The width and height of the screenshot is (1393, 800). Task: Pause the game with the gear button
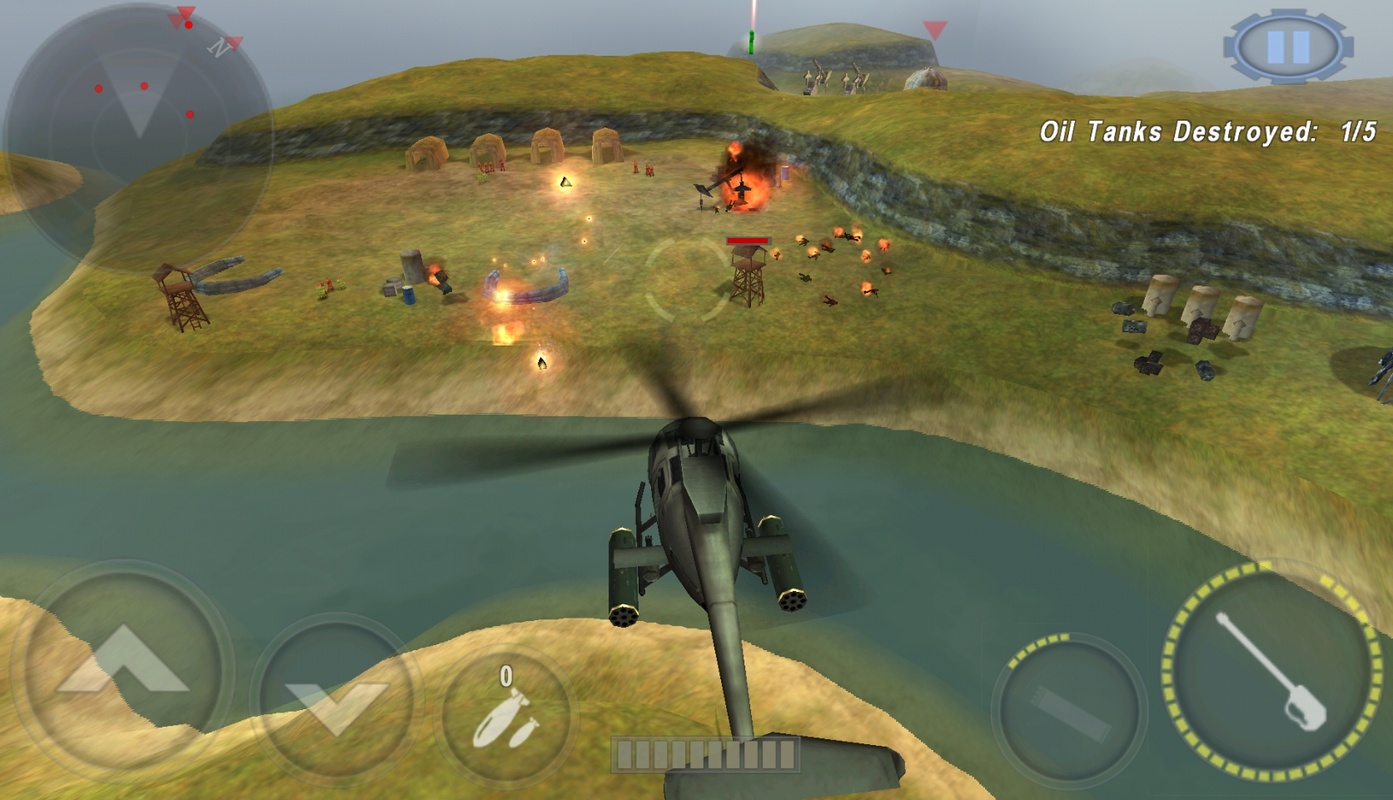(1287, 46)
